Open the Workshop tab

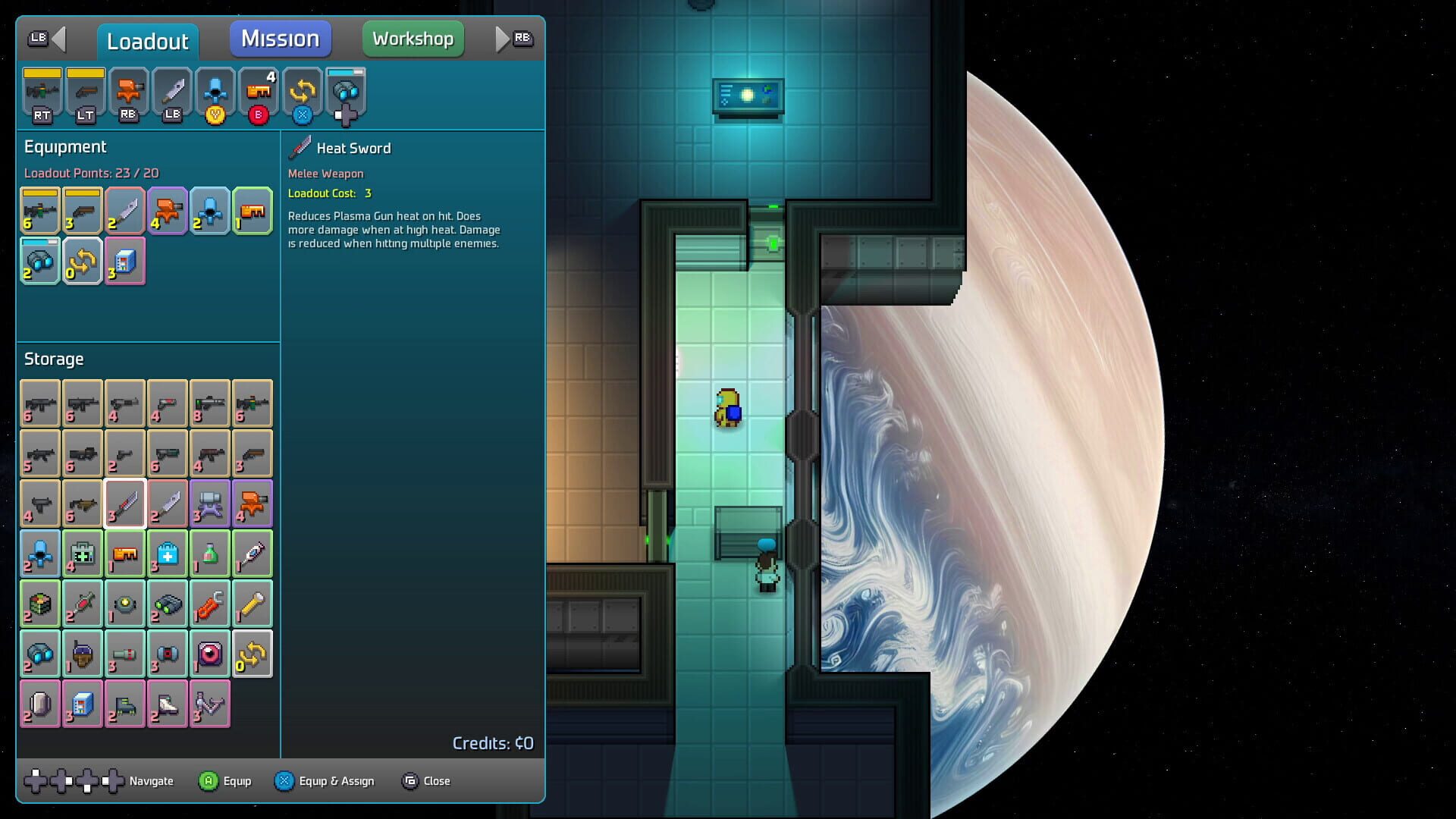[x=413, y=39]
